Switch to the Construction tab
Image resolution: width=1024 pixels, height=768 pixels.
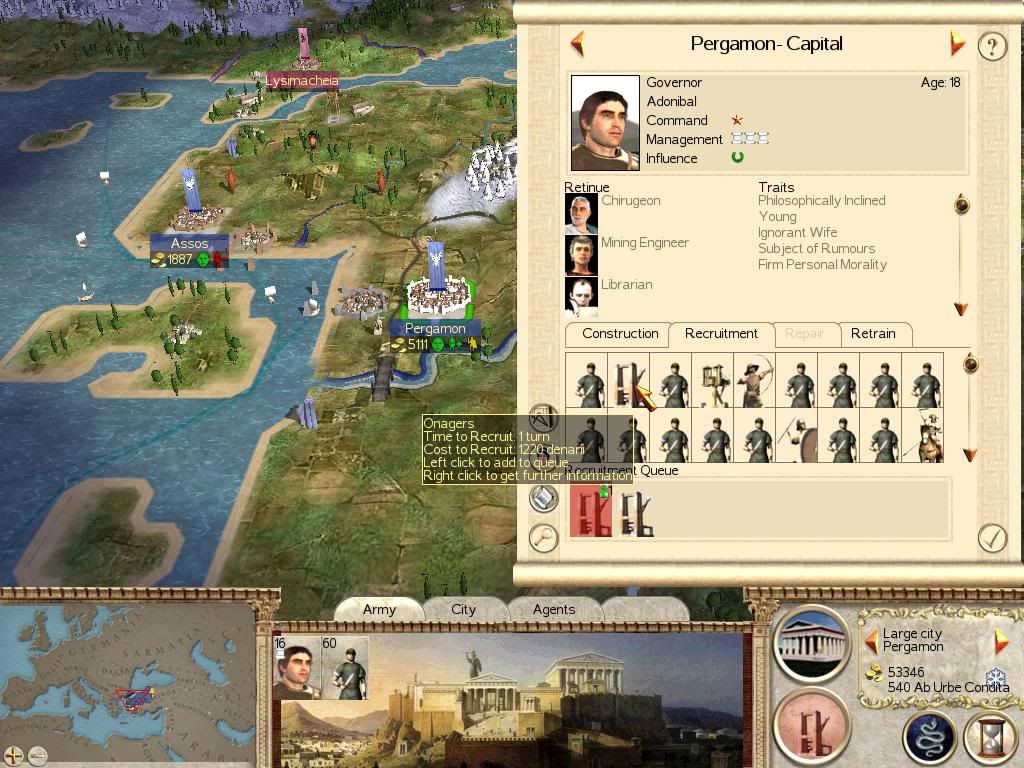(x=620, y=334)
